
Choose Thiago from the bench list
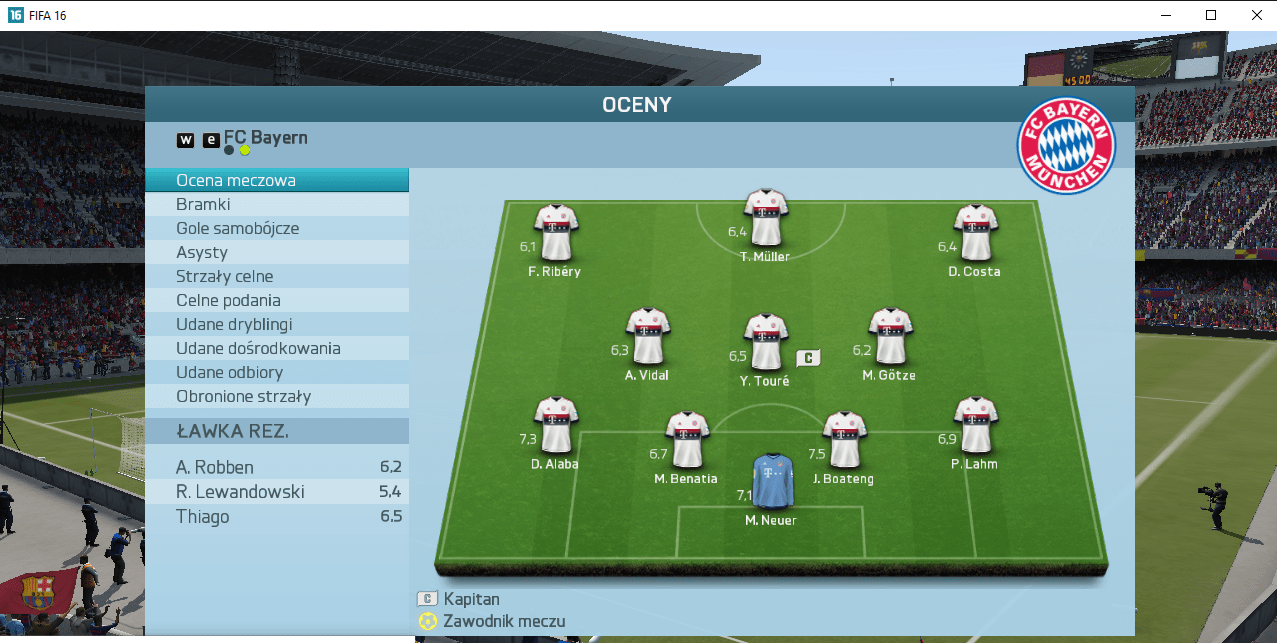coord(277,516)
